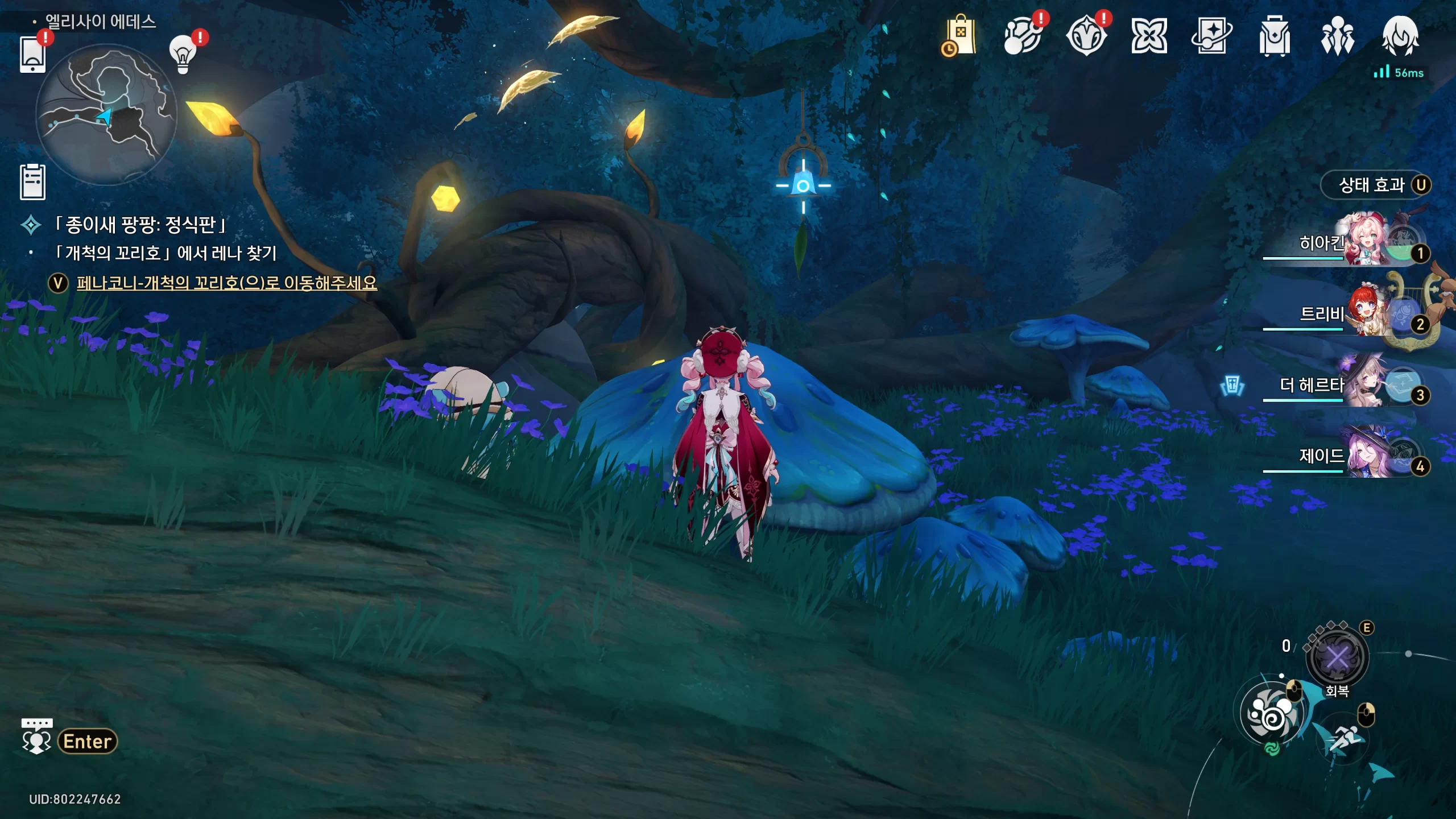Screen dimensions: 1456x819
Task: Open the backpack inventory icon
Action: [1275, 36]
